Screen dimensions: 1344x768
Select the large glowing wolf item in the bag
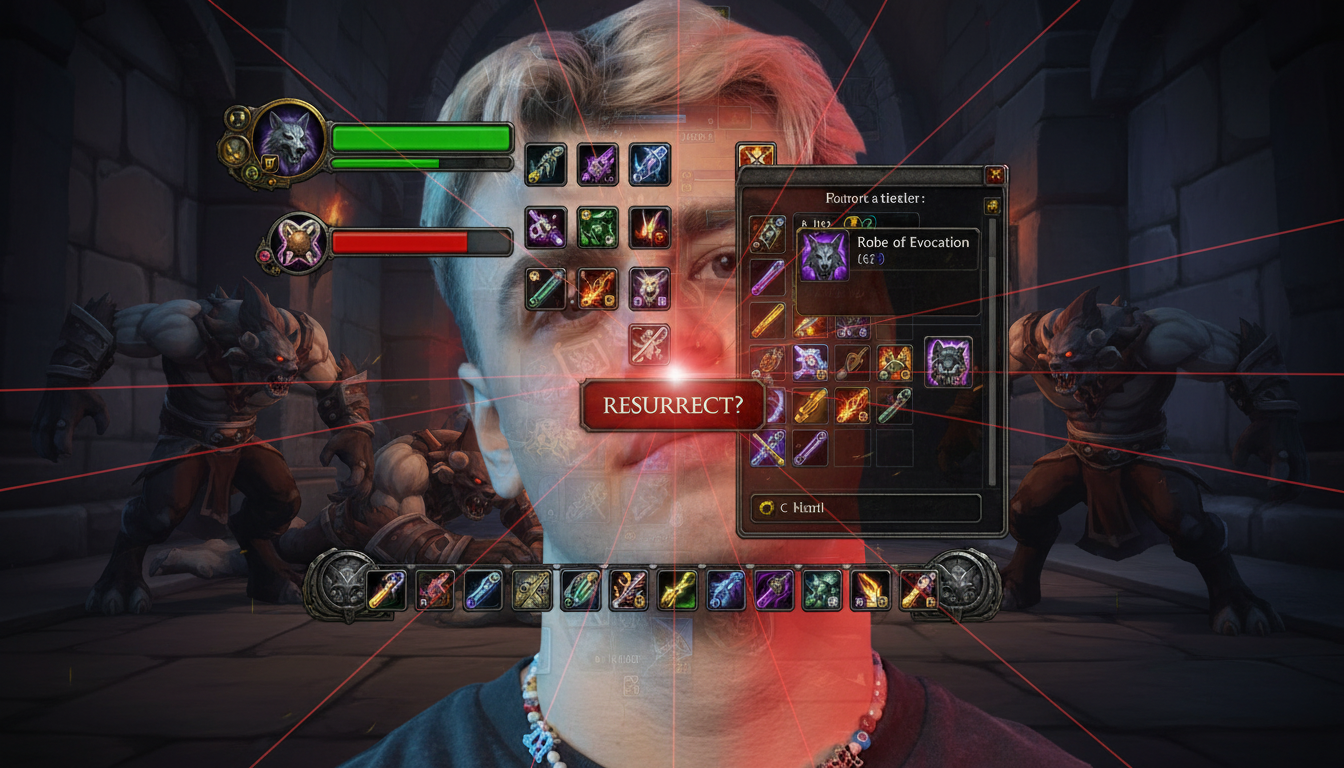(x=948, y=362)
